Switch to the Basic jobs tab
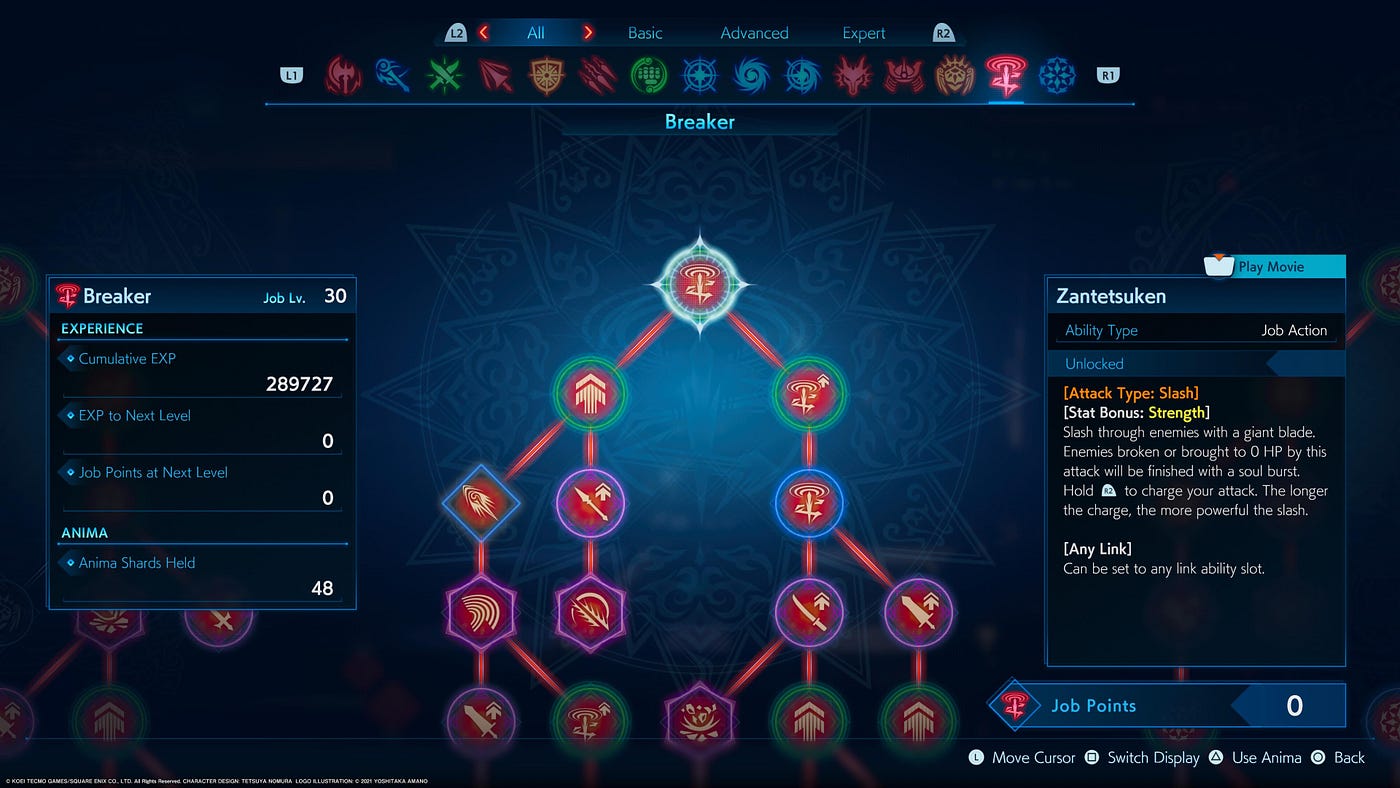 pyautogui.click(x=645, y=33)
